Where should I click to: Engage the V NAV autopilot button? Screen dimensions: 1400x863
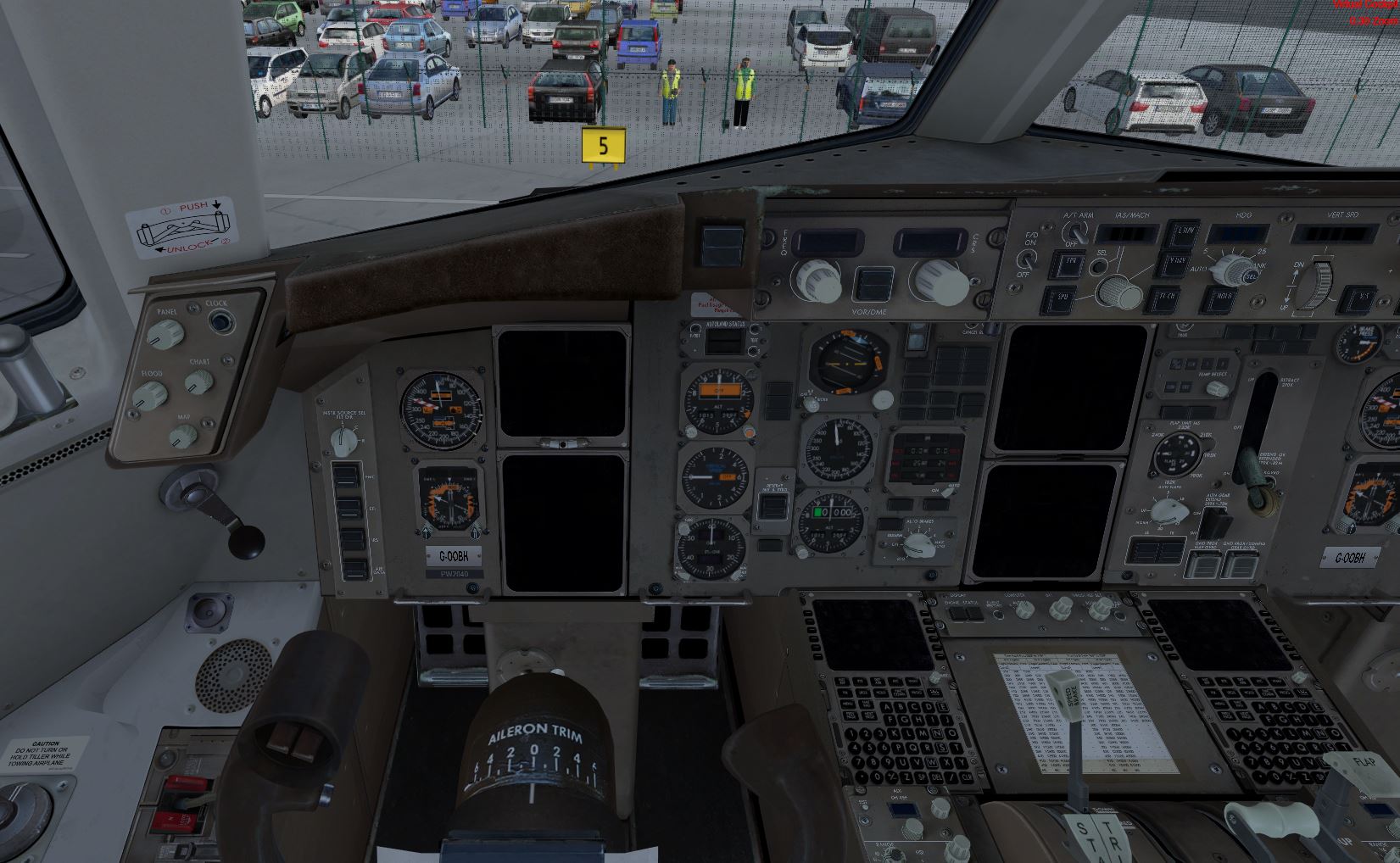(1176, 264)
